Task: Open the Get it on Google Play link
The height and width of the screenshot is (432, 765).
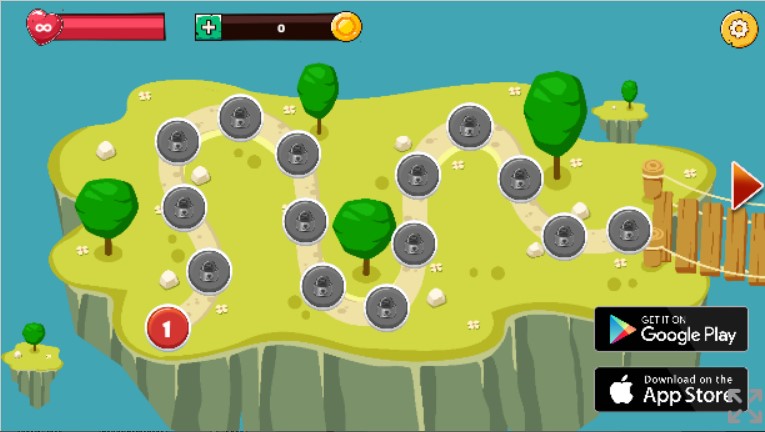Action: tap(670, 329)
